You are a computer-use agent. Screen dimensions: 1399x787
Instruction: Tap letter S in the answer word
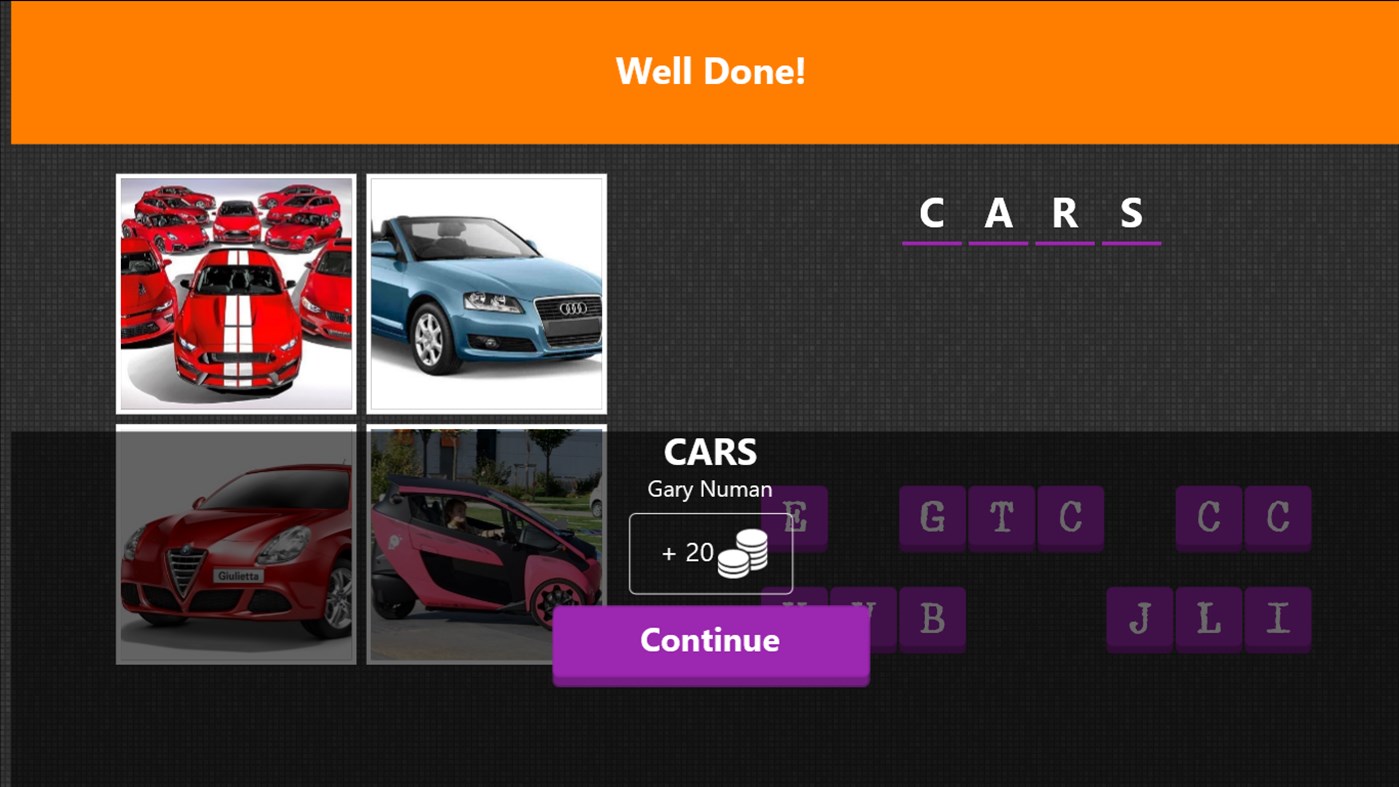click(x=1131, y=212)
